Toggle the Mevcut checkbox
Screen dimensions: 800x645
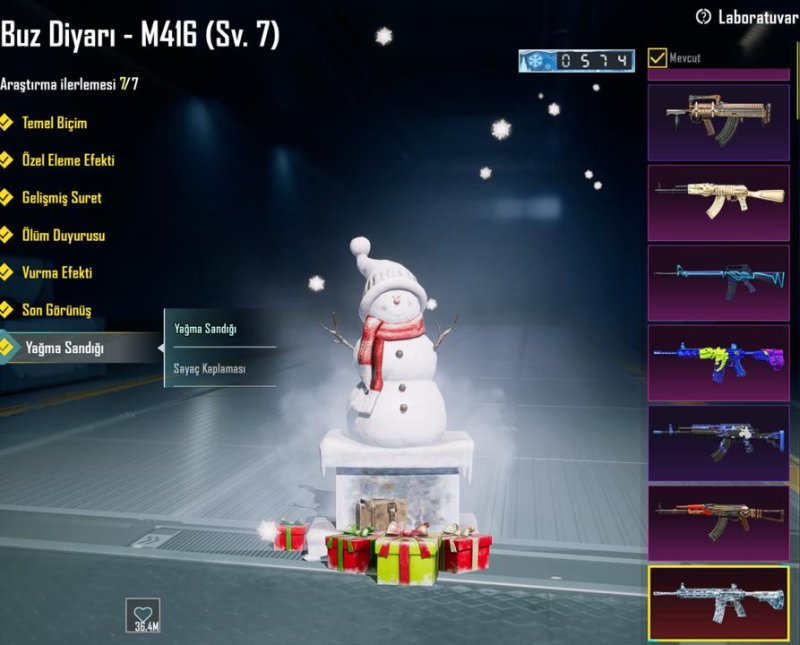(x=658, y=58)
